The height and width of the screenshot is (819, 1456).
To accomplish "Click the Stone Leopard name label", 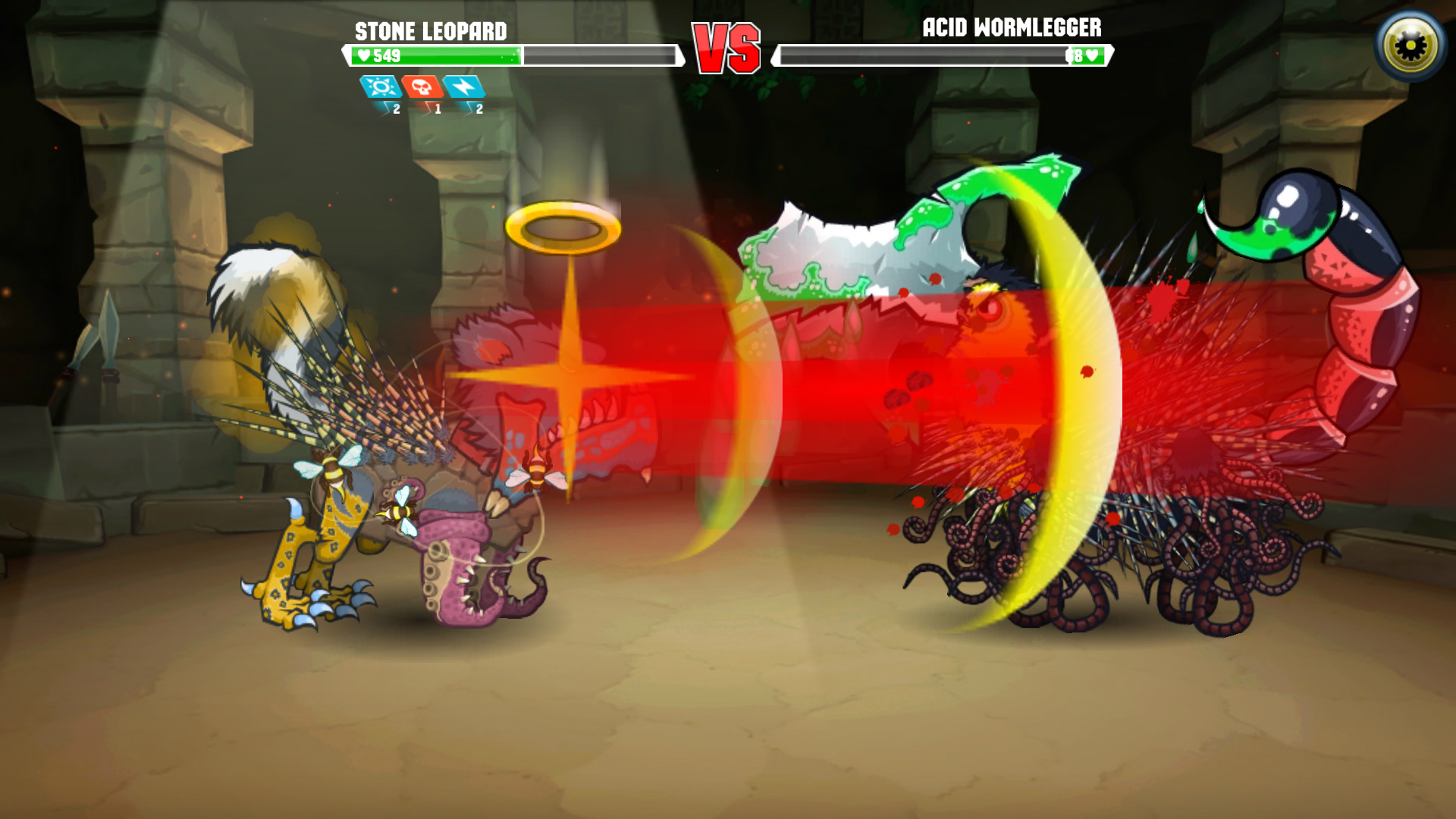I will click(x=431, y=32).
